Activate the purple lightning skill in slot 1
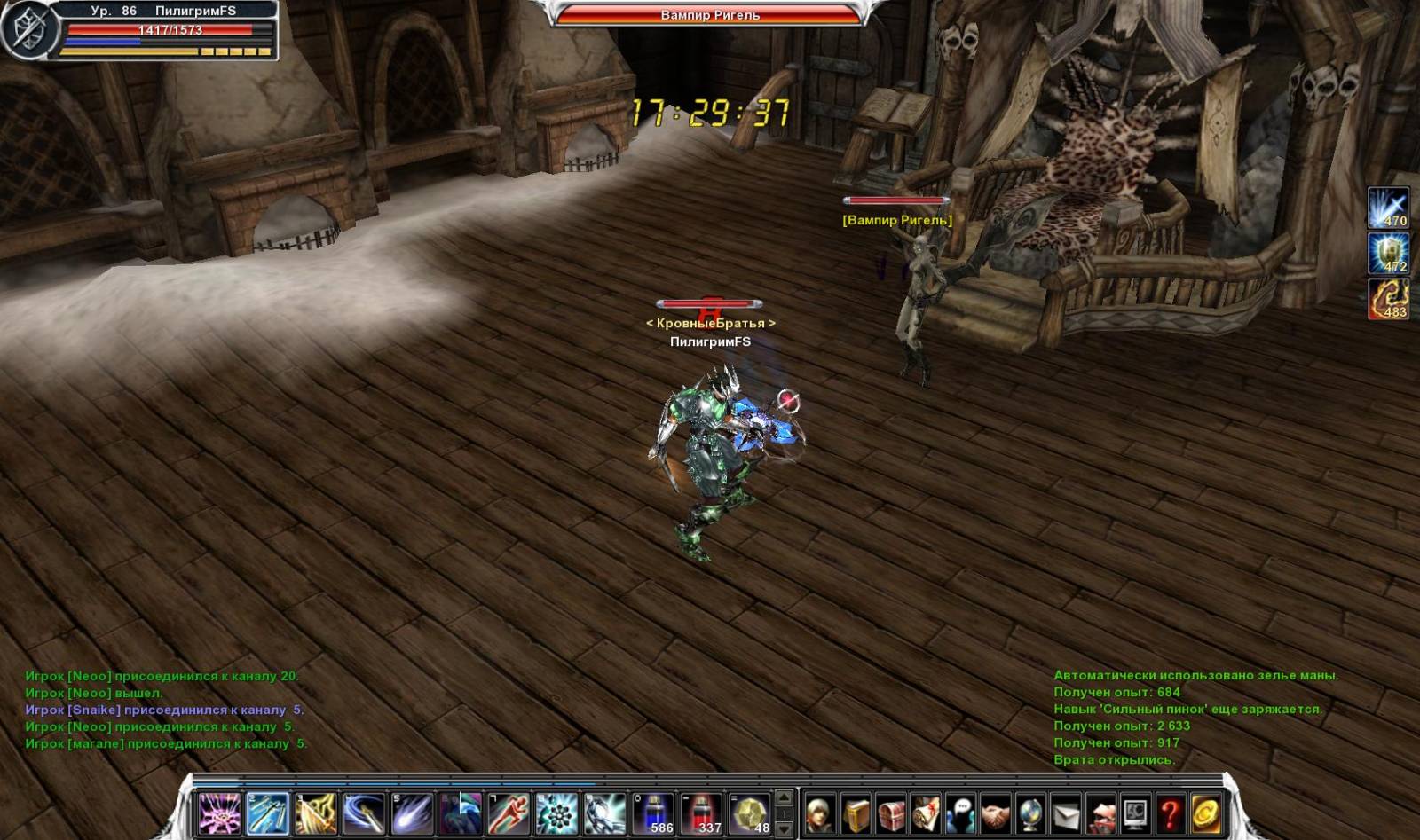 219,813
